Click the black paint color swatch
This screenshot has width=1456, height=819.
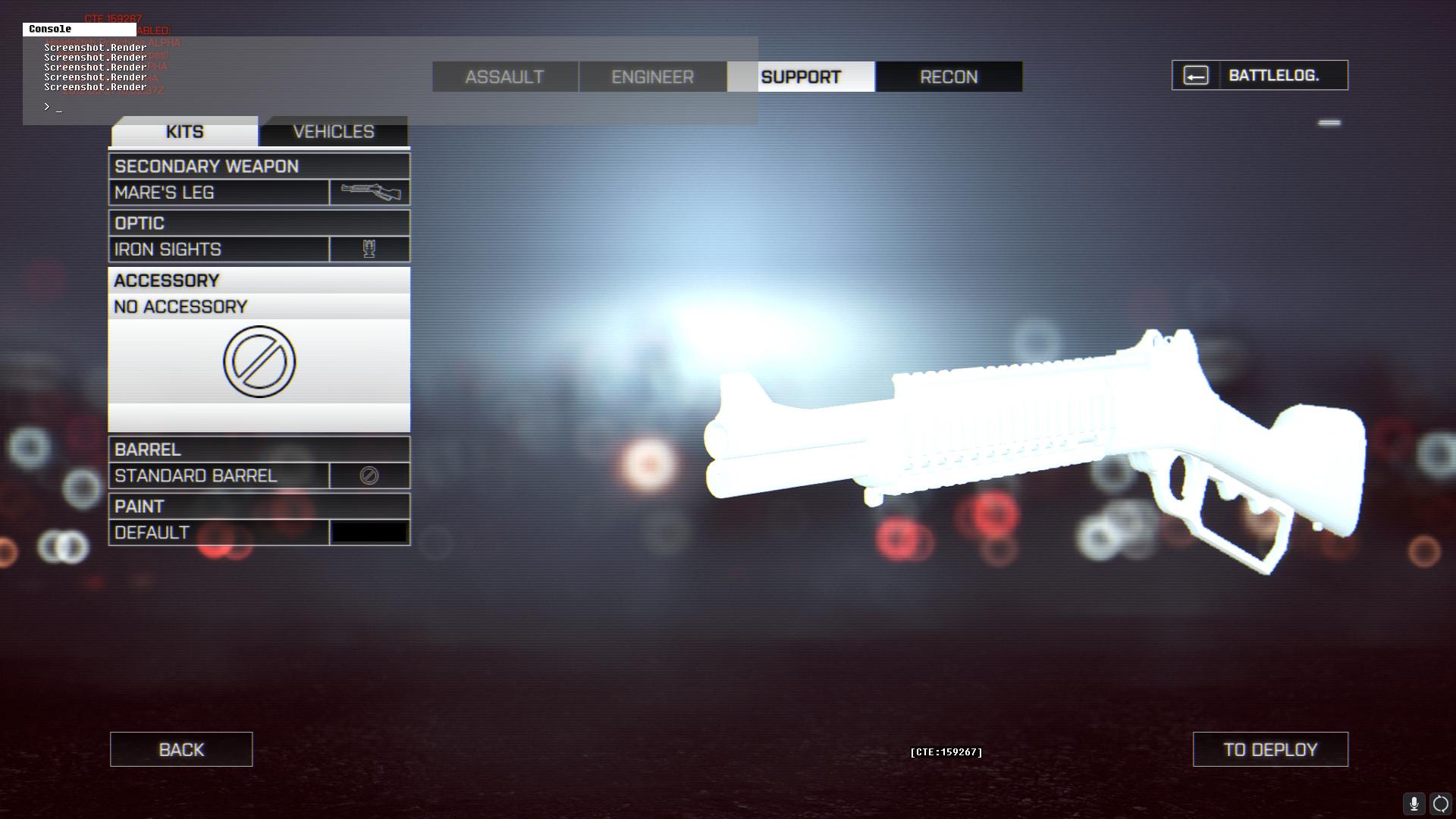click(x=369, y=533)
